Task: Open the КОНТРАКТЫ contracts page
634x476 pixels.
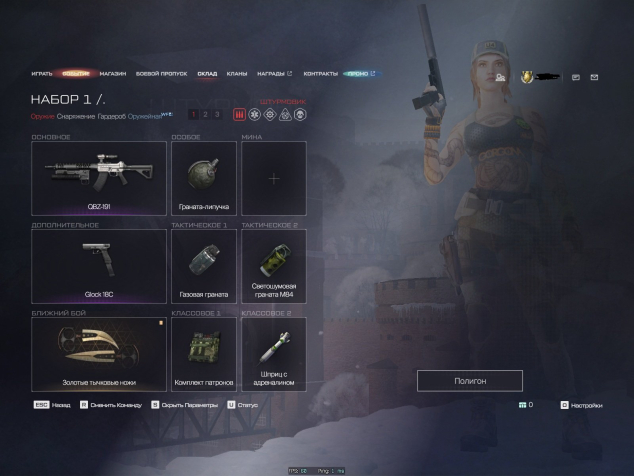Action: point(320,74)
